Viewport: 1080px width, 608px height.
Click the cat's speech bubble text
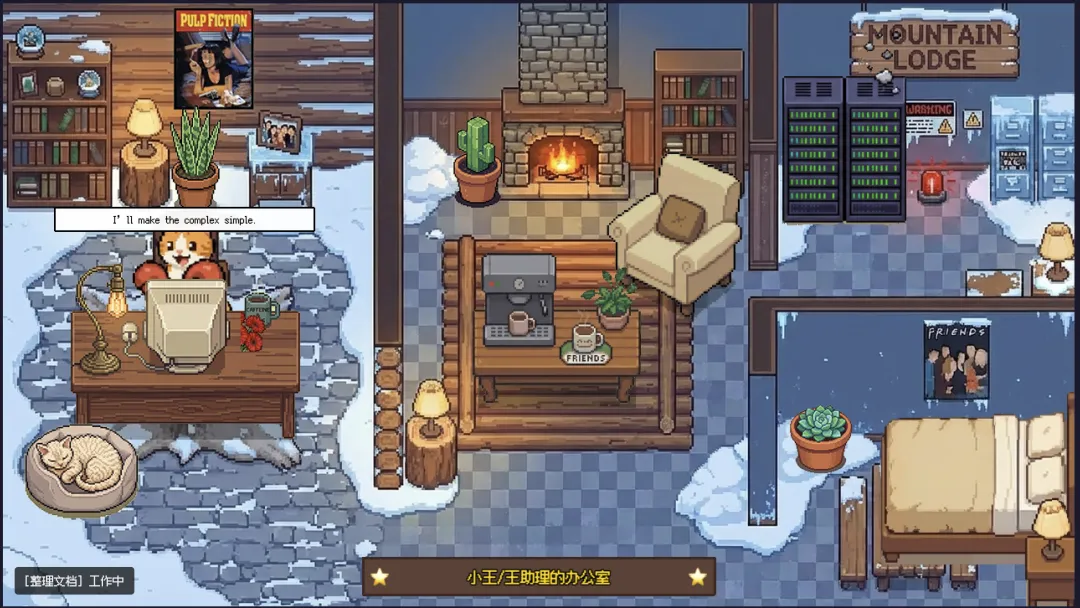pyautogui.click(x=184, y=220)
